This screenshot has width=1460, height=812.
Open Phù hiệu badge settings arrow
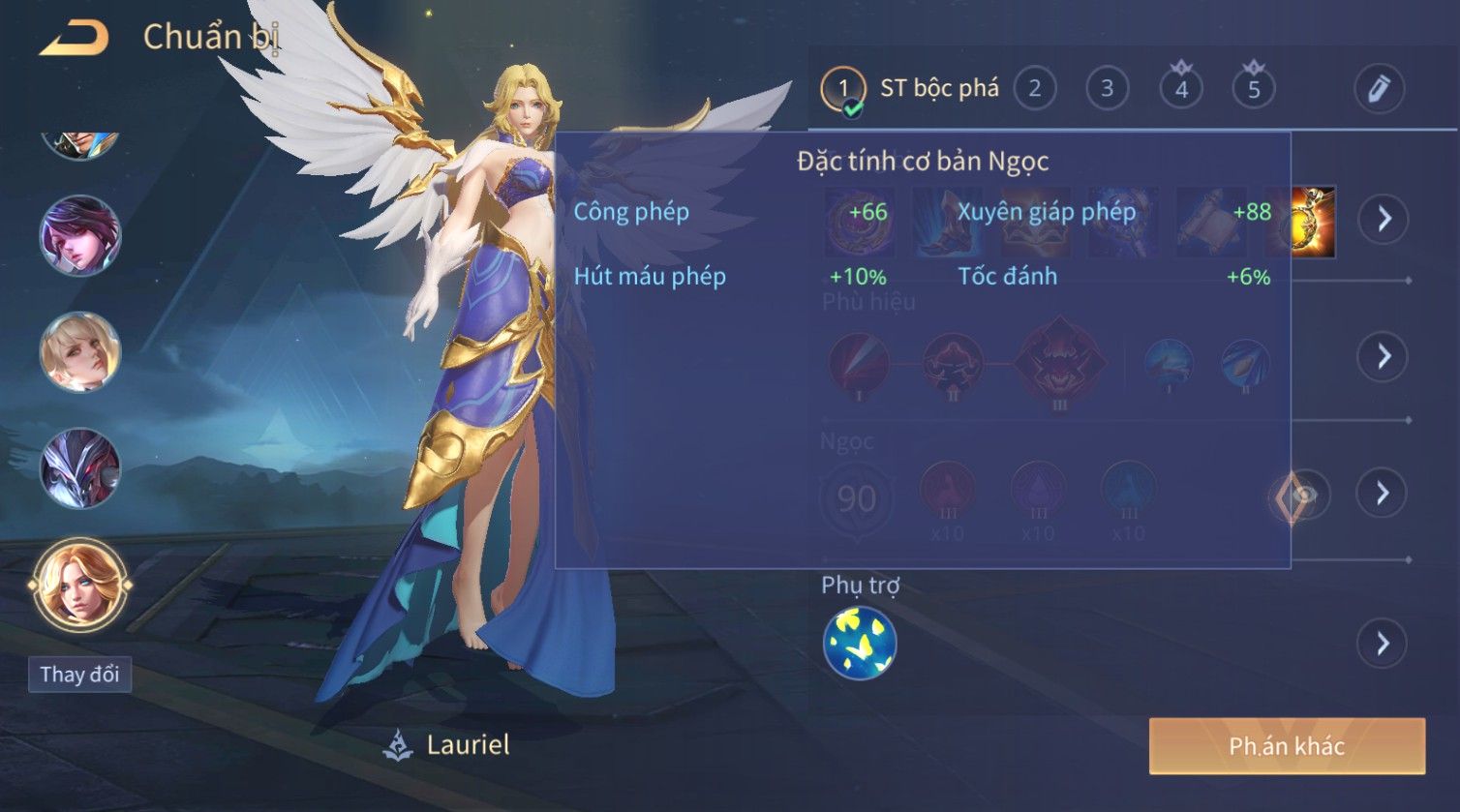point(1384,356)
